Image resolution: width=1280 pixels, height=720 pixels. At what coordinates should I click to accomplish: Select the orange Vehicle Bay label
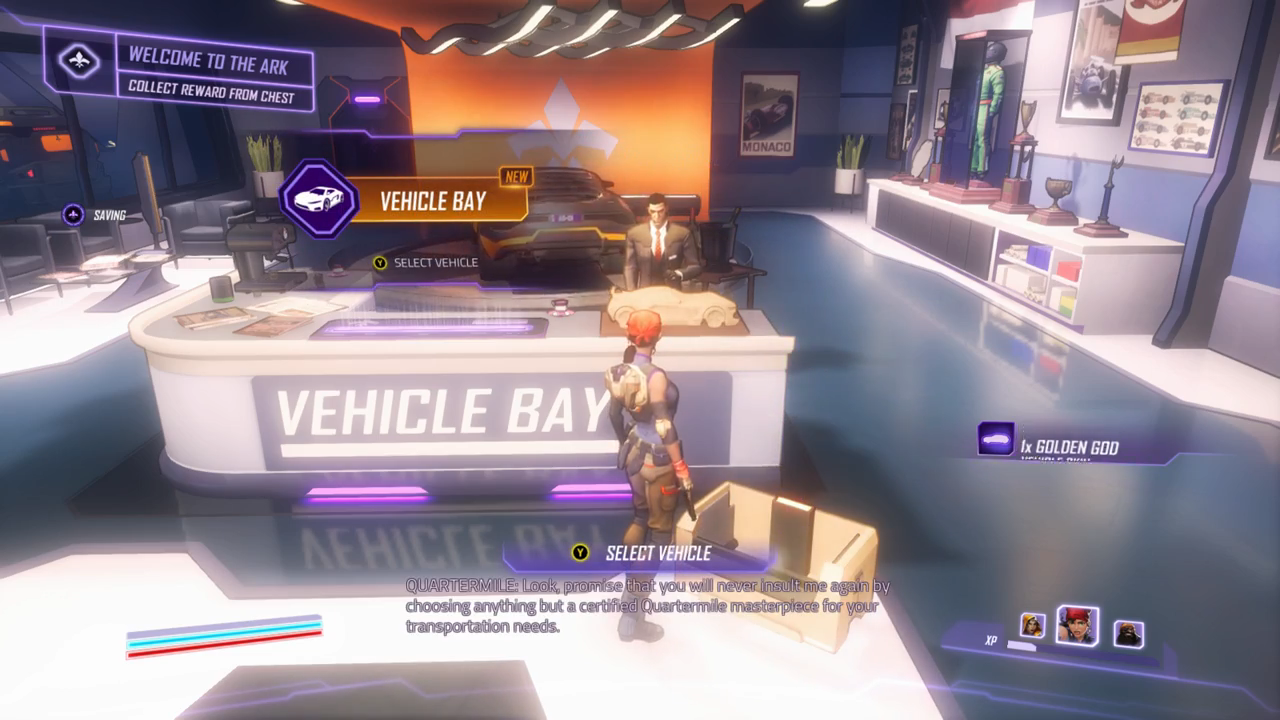click(x=433, y=201)
